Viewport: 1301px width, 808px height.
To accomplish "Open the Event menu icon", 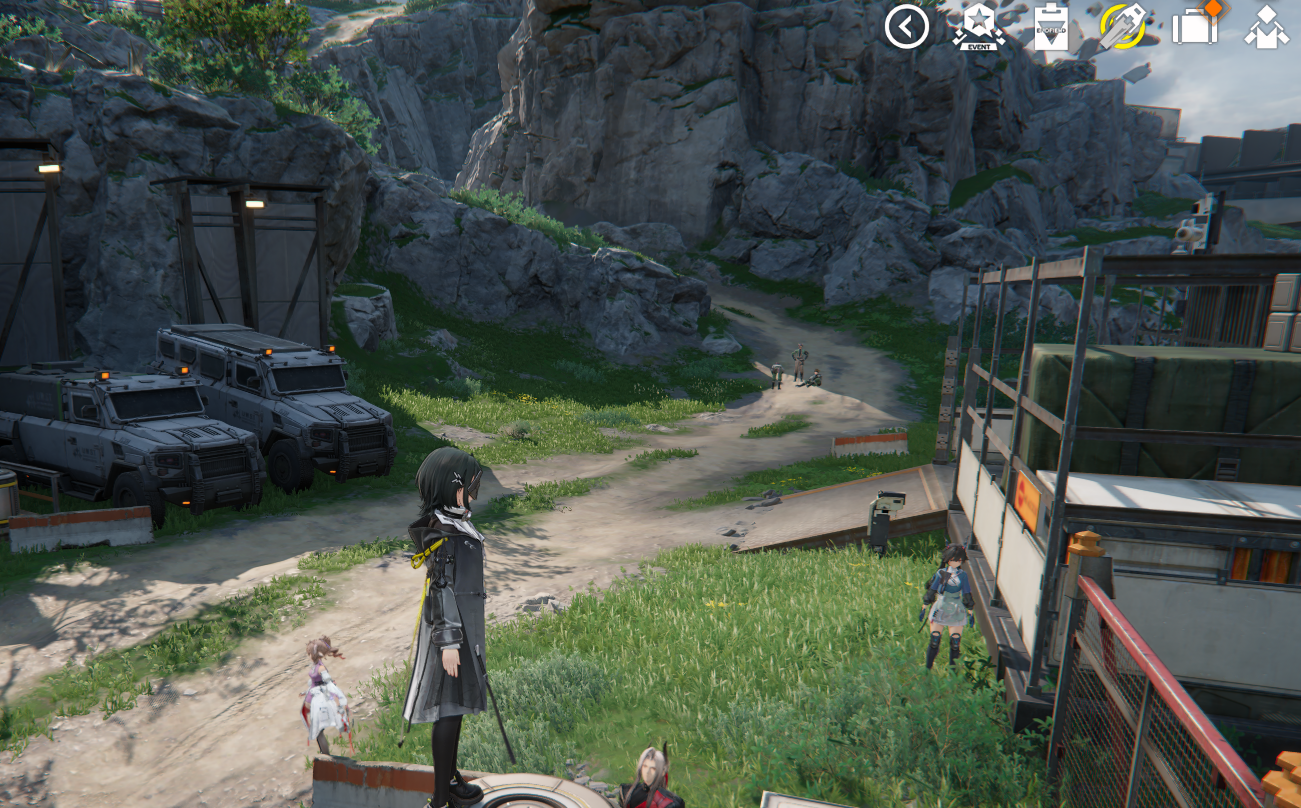I will coord(978,27).
